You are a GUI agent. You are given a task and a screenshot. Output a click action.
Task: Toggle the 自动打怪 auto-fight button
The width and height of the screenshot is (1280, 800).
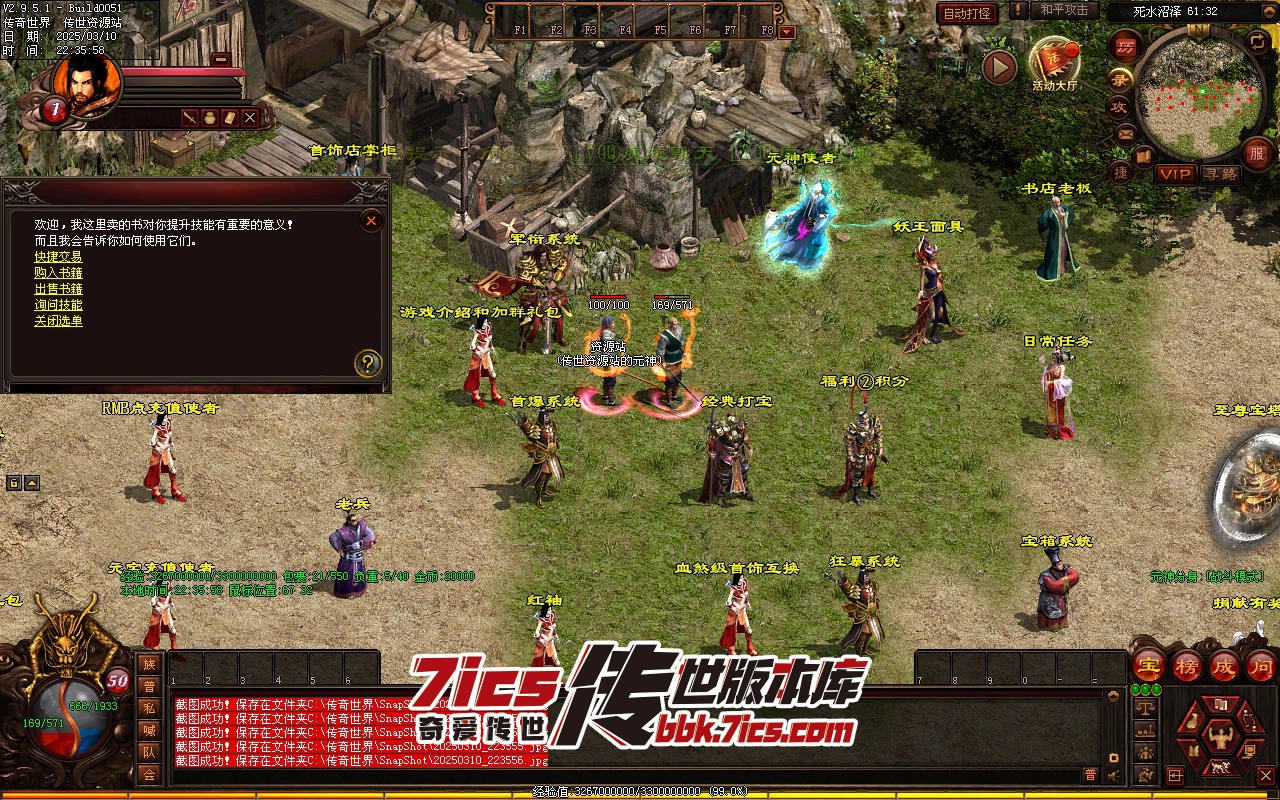coord(967,13)
